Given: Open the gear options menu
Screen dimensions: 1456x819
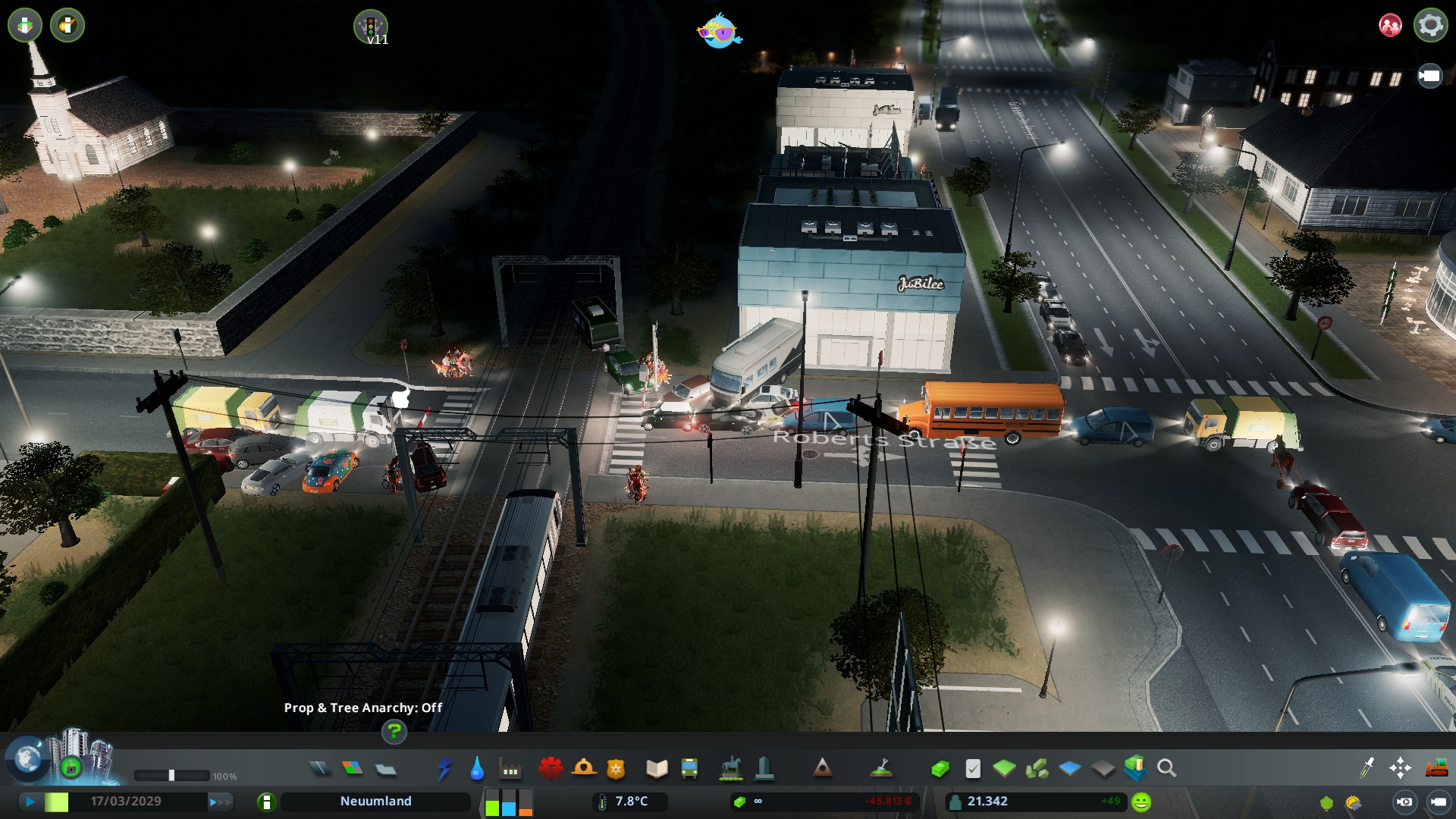Looking at the screenshot, I should pyautogui.click(x=1430, y=25).
